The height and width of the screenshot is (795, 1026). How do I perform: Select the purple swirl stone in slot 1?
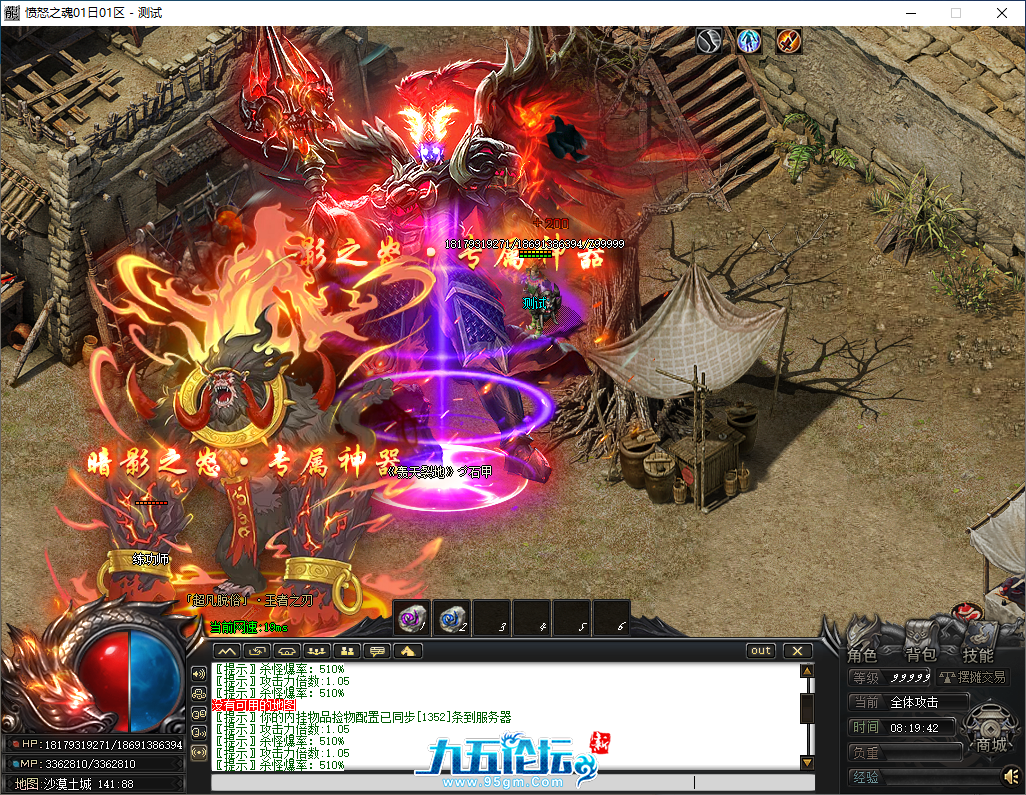(412, 619)
